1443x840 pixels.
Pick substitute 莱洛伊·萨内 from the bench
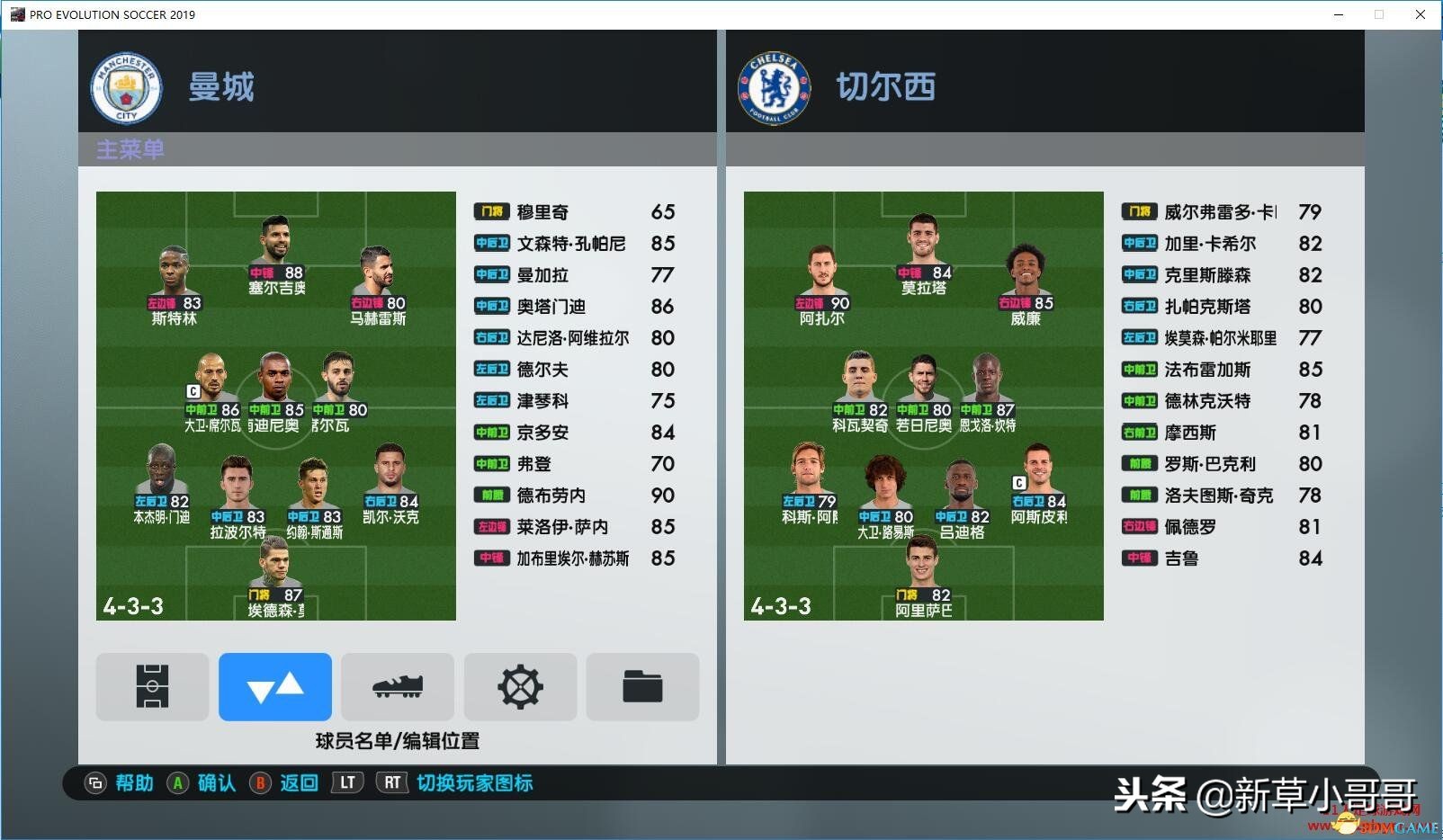574,527
